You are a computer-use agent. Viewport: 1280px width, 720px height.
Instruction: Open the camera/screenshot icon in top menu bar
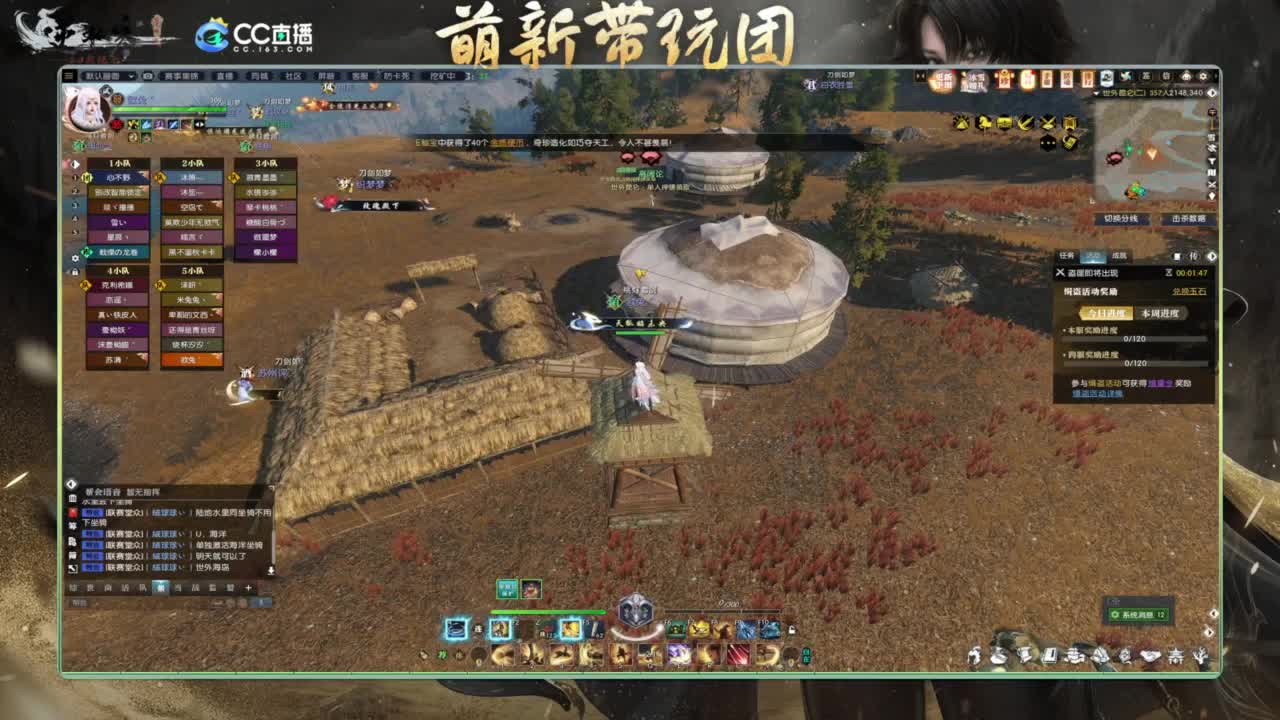pyautogui.click(x=148, y=76)
